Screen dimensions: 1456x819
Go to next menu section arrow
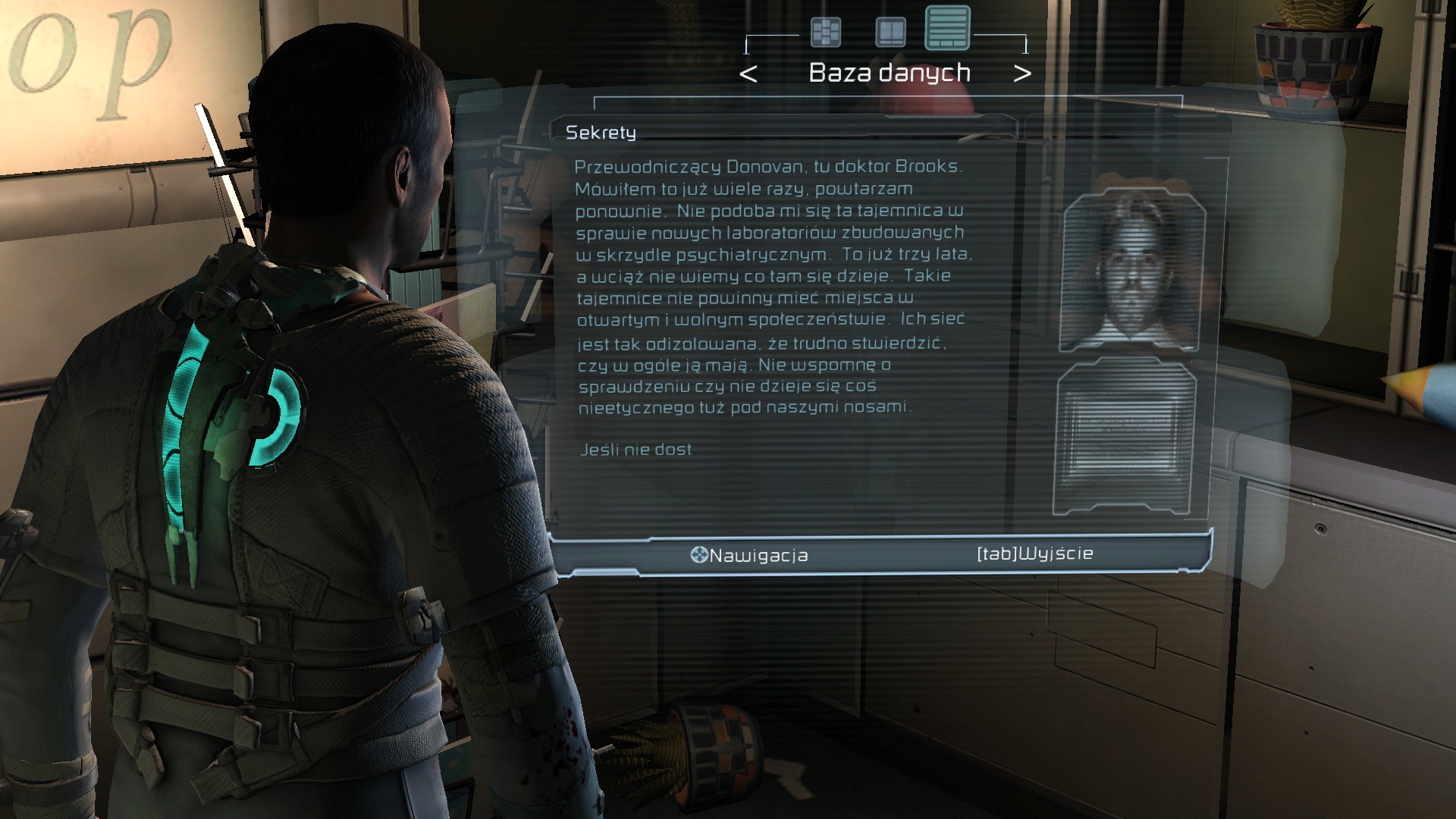pos(1022,74)
